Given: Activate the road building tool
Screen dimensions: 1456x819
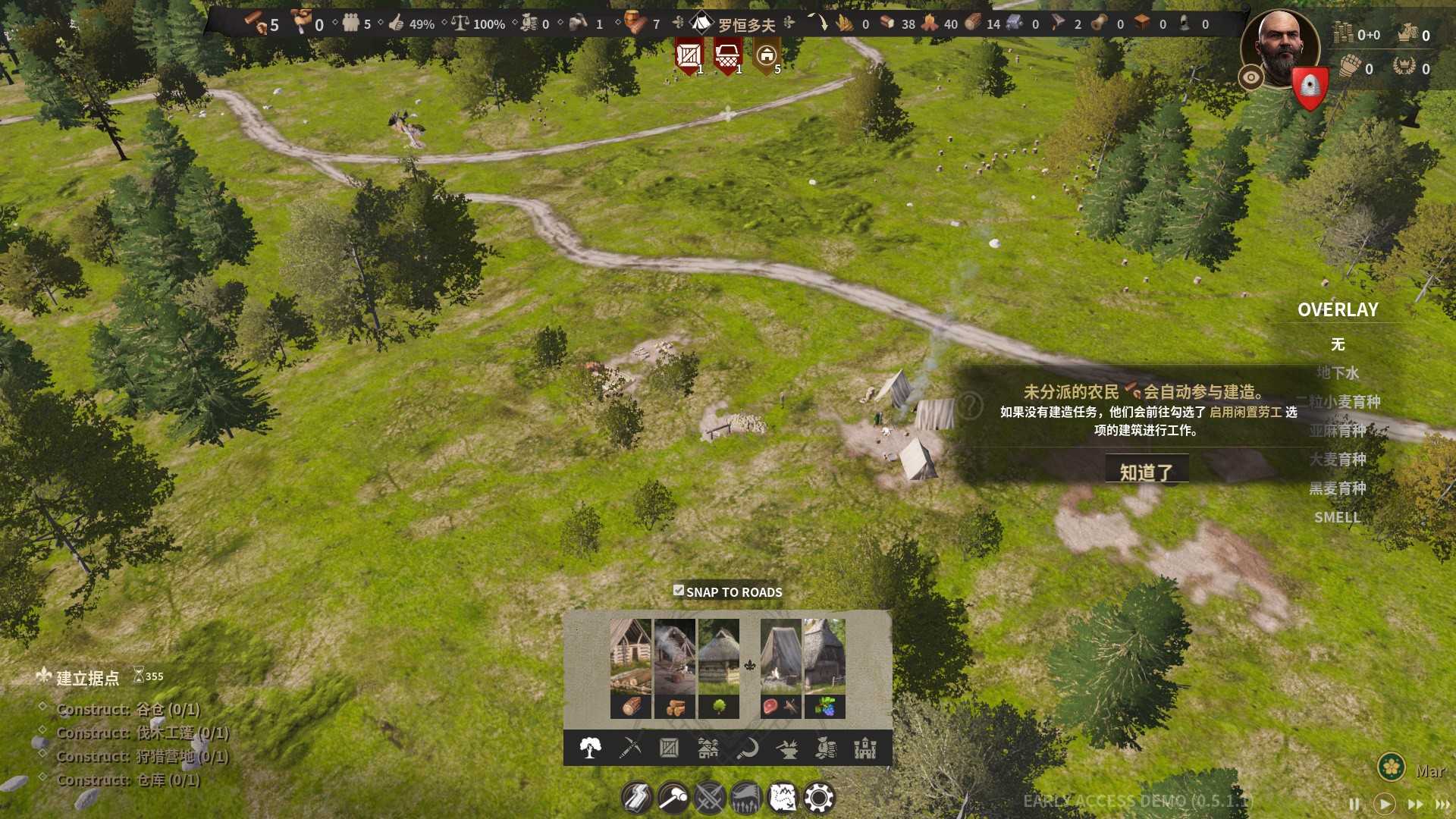Looking at the screenshot, I should [x=637, y=798].
